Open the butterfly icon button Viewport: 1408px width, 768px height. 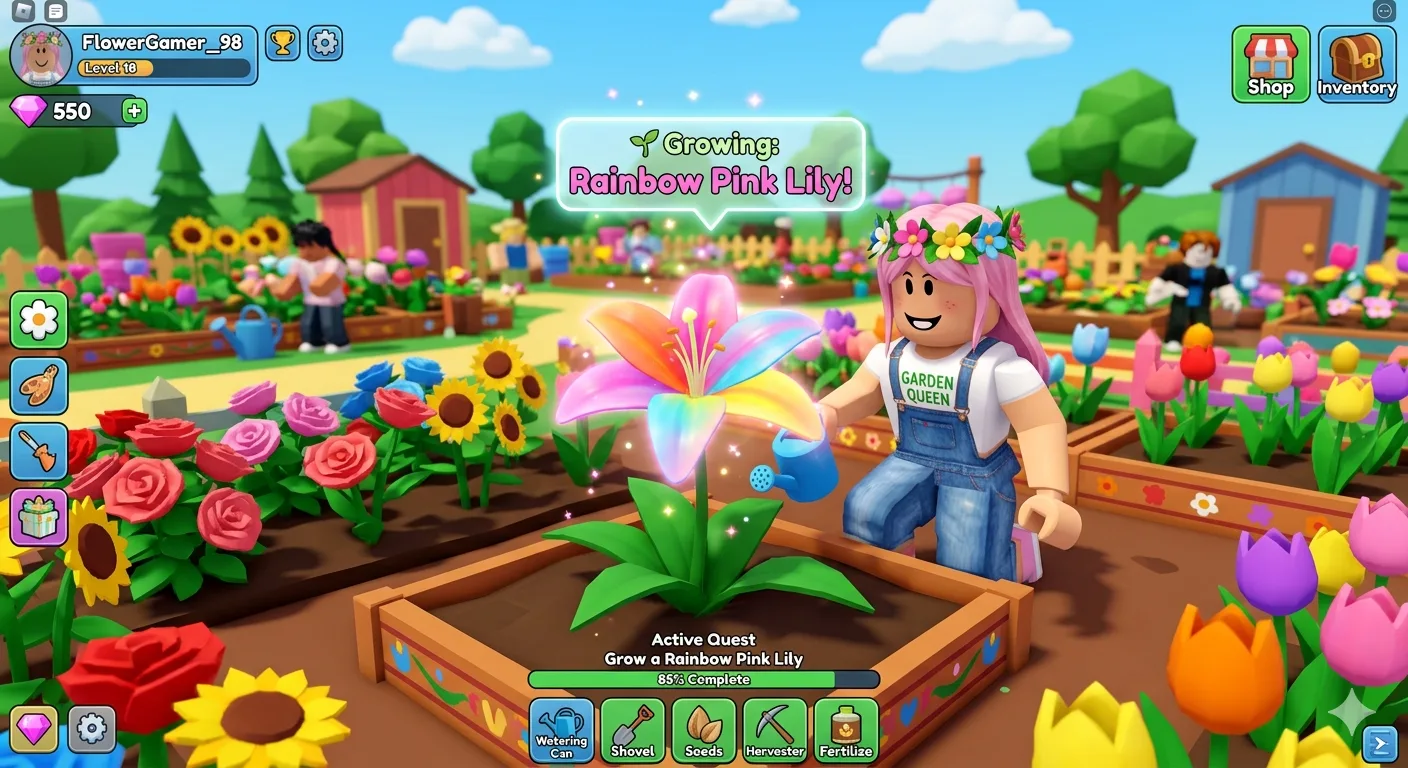(x=39, y=386)
